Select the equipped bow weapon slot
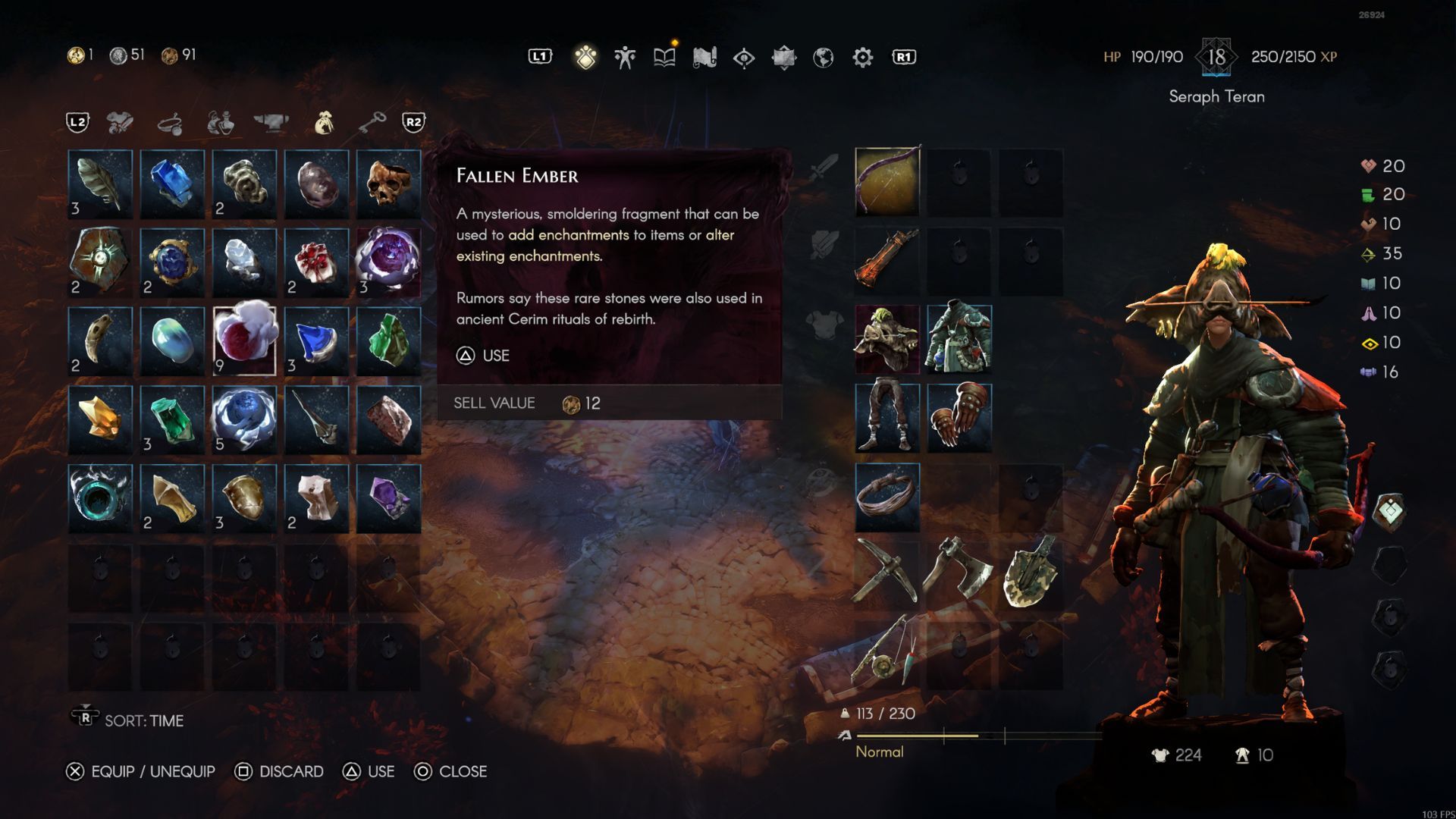The image size is (1456, 819). point(887,182)
